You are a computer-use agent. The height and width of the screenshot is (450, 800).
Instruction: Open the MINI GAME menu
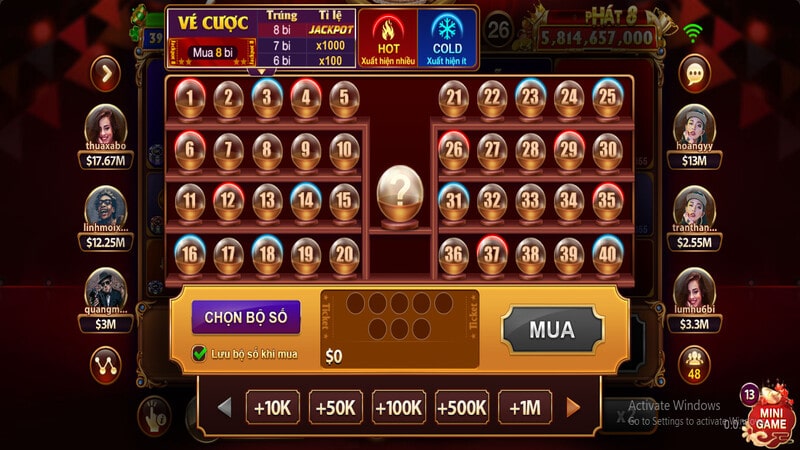[x=770, y=410]
